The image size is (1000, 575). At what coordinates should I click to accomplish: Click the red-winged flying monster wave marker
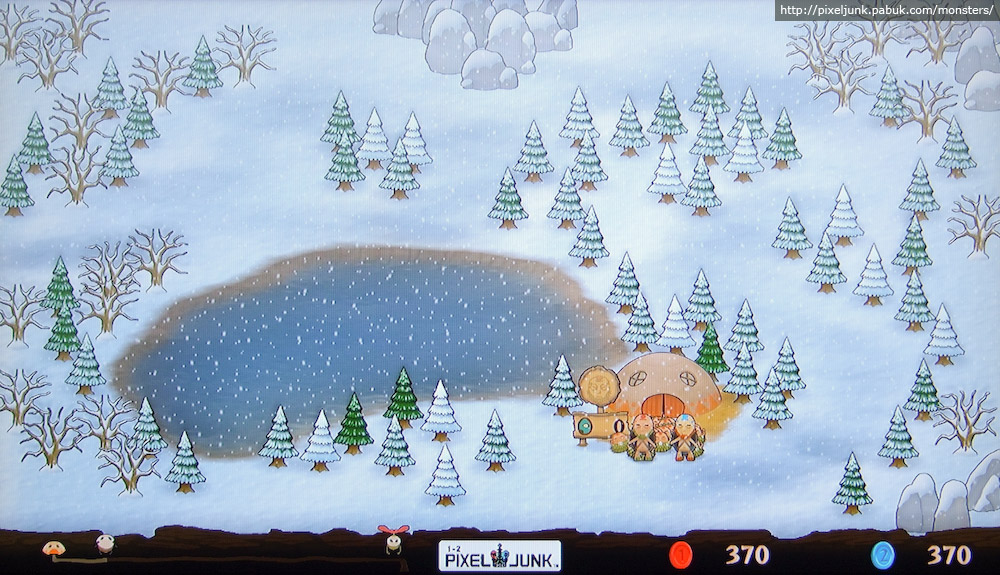tap(390, 540)
